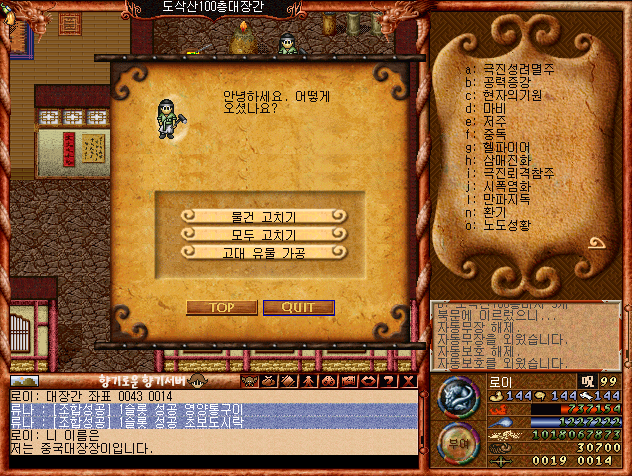Select the 노도성황 spell entry
632x476 pixels.
tap(506, 224)
